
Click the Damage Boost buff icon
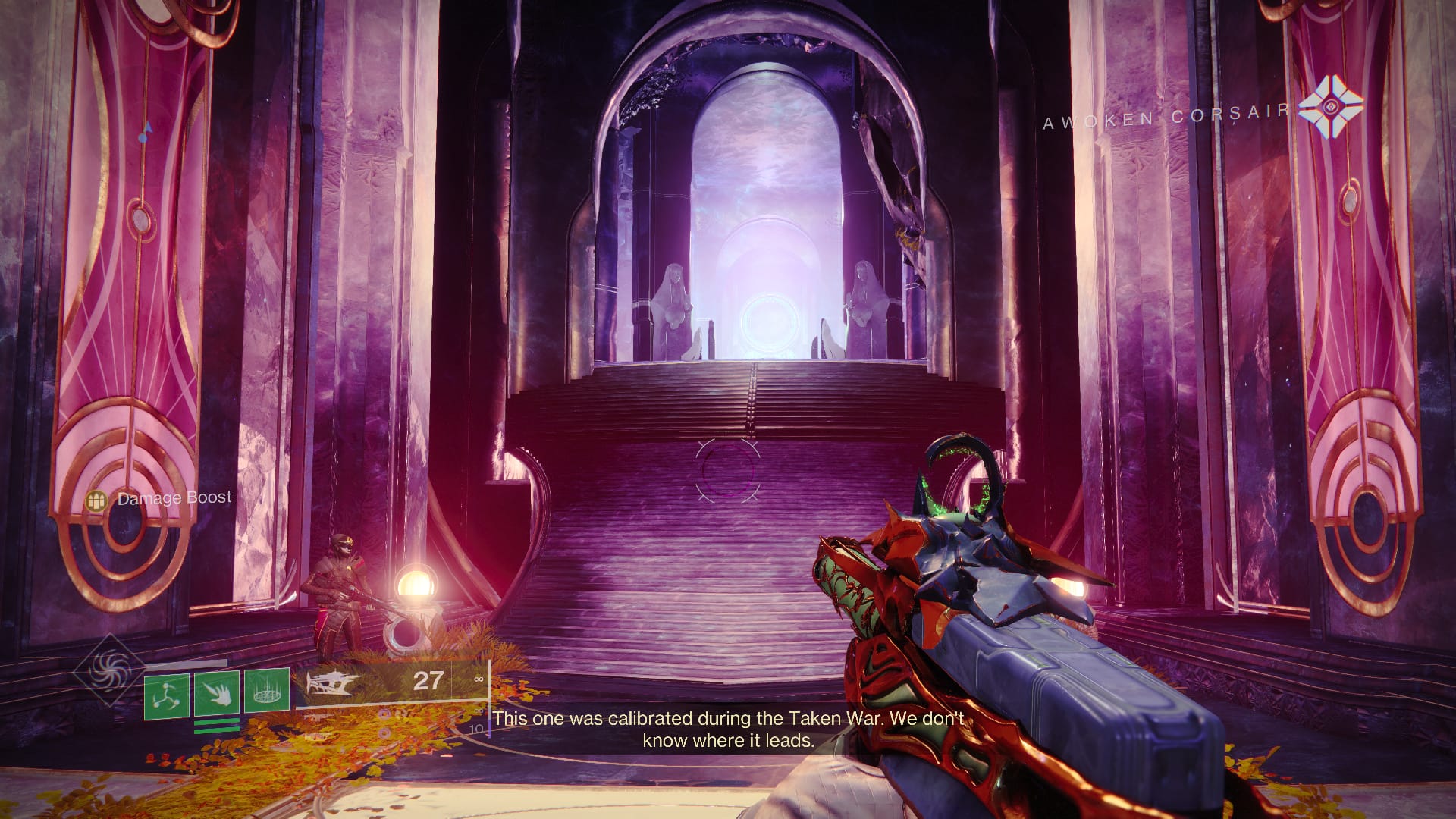click(99, 499)
